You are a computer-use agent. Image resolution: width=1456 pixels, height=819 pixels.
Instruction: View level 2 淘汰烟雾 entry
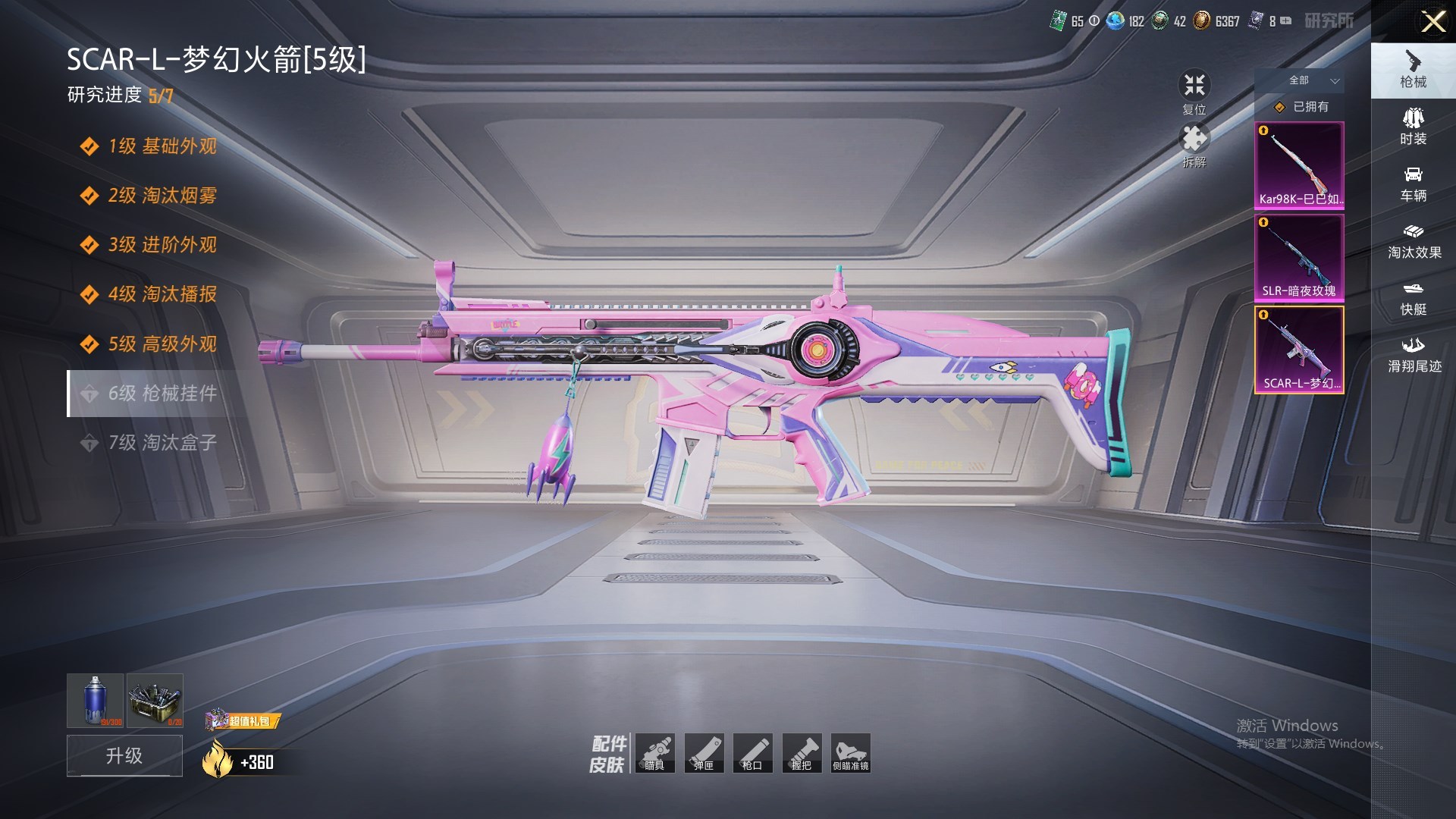(162, 196)
